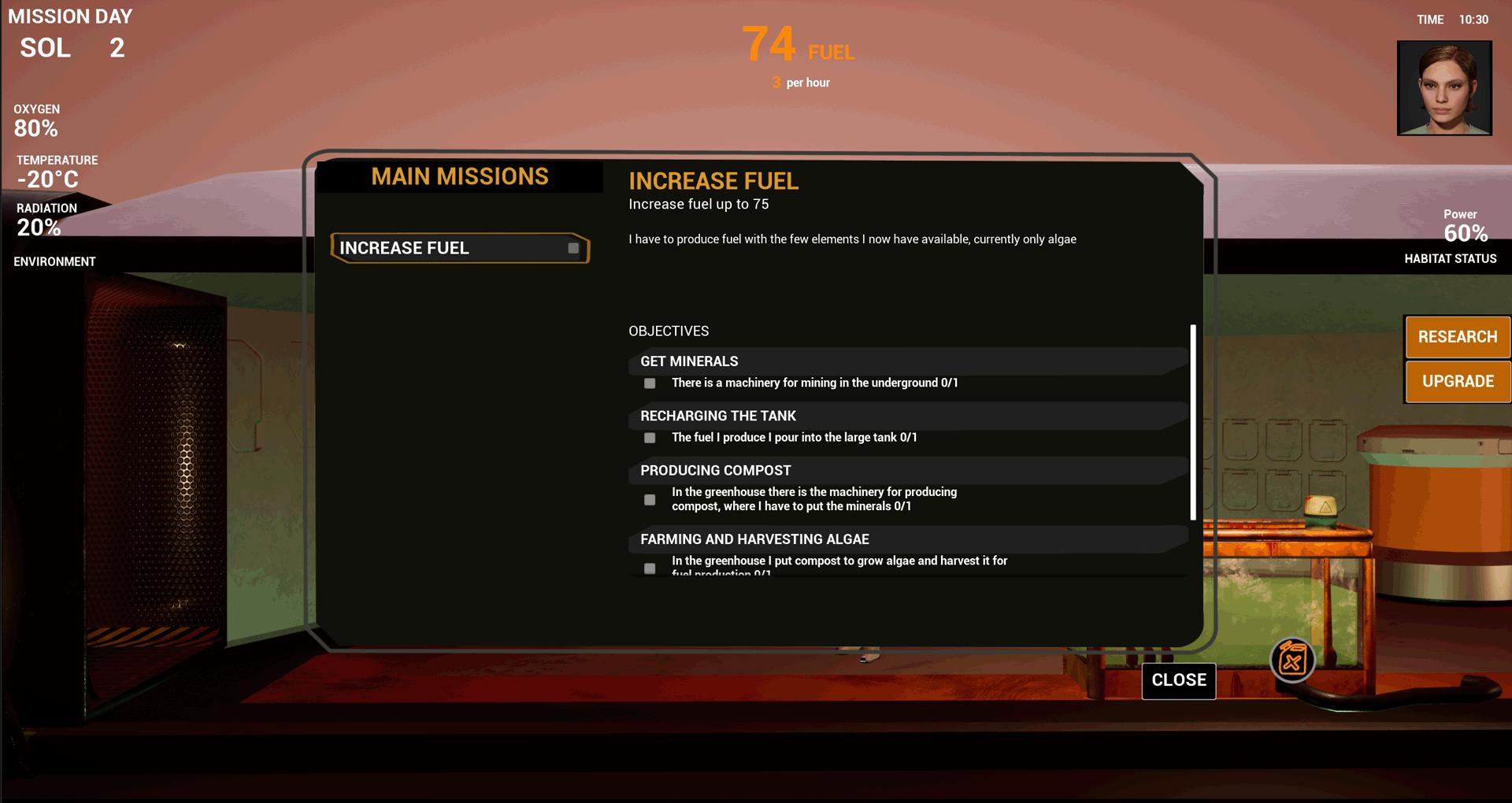Click the OXYGEN 80% status indicator

(36, 120)
